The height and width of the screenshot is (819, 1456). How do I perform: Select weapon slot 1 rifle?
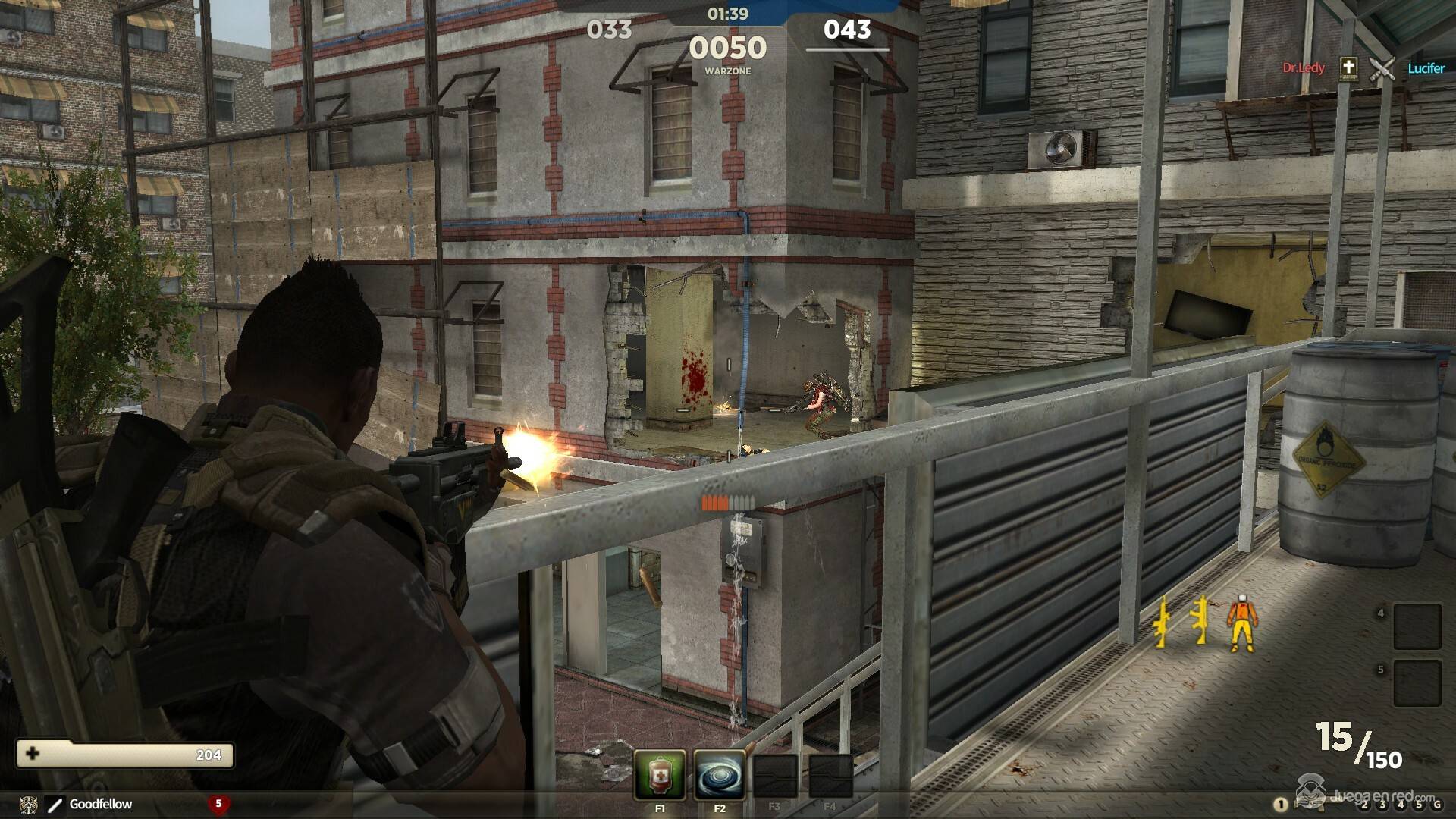click(x=1281, y=805)
